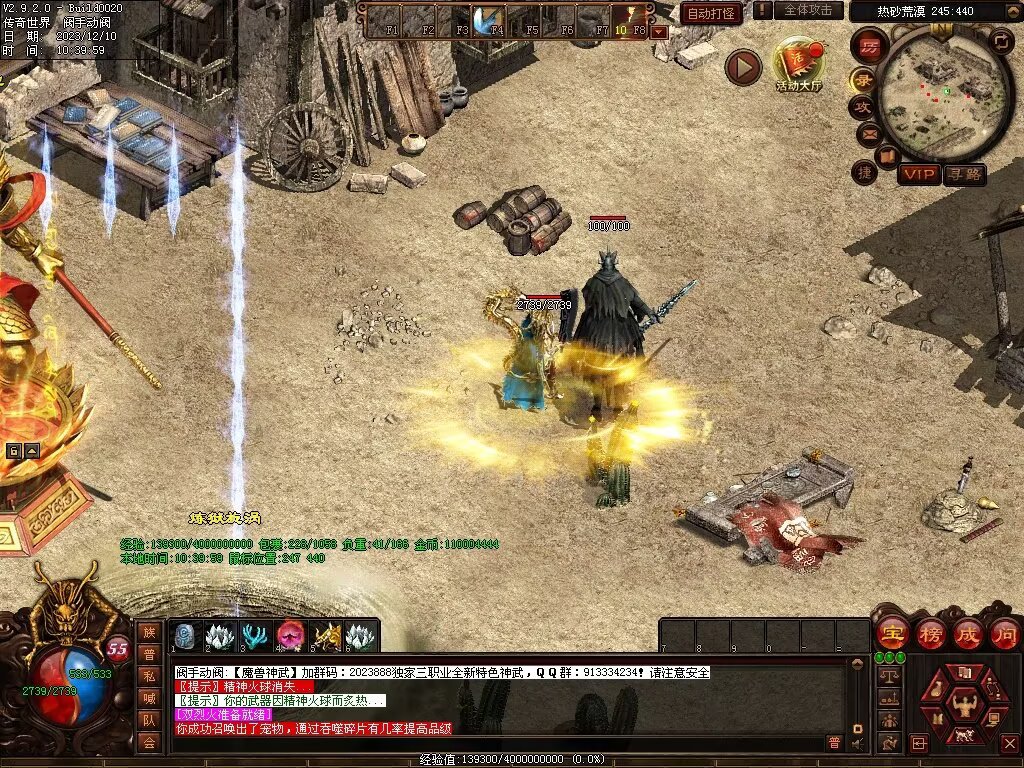Switch to the 私 private chat channel
Screen dimensions: 1024x768
click(x=149, y=676)
